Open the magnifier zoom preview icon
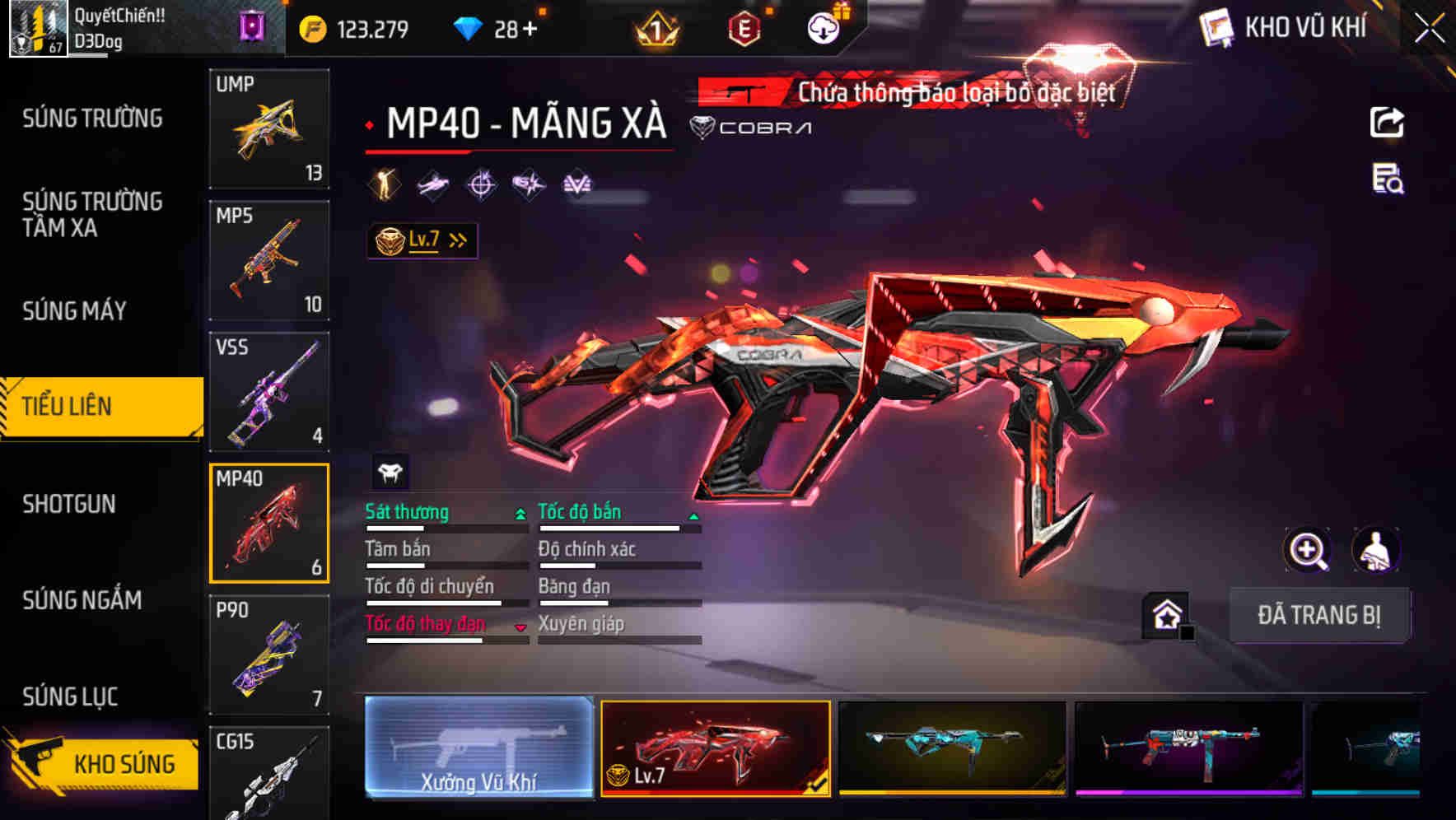This screenshot has width=1456, height=820. pyautogui.click(x=1309, y=550)
